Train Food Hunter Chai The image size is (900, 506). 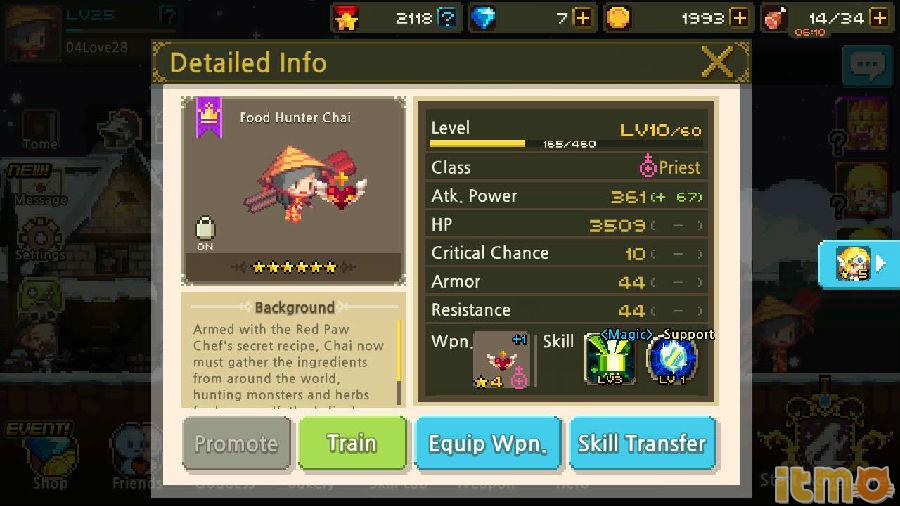point(352,443)
